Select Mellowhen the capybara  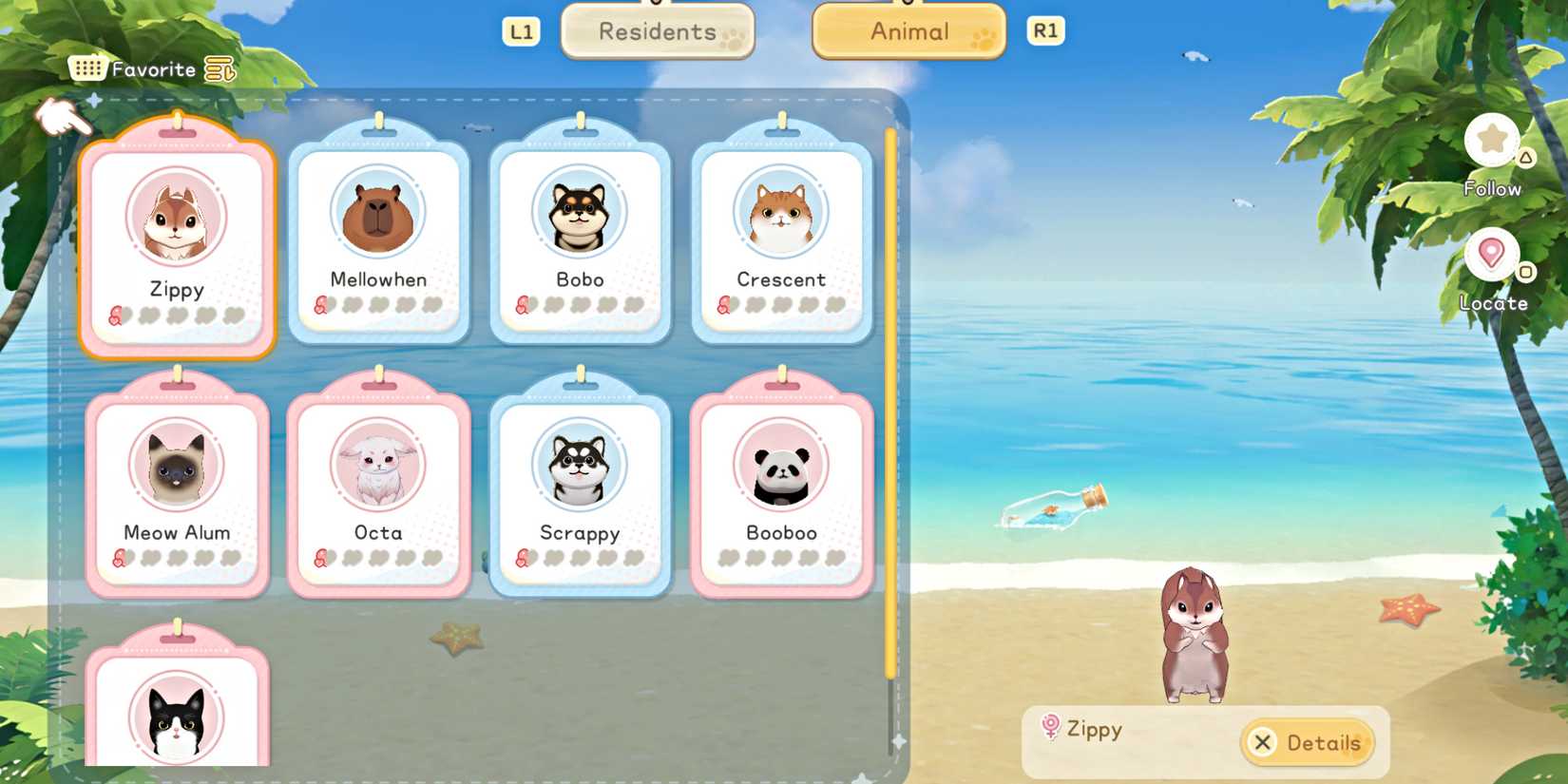[x=378, y=233]
